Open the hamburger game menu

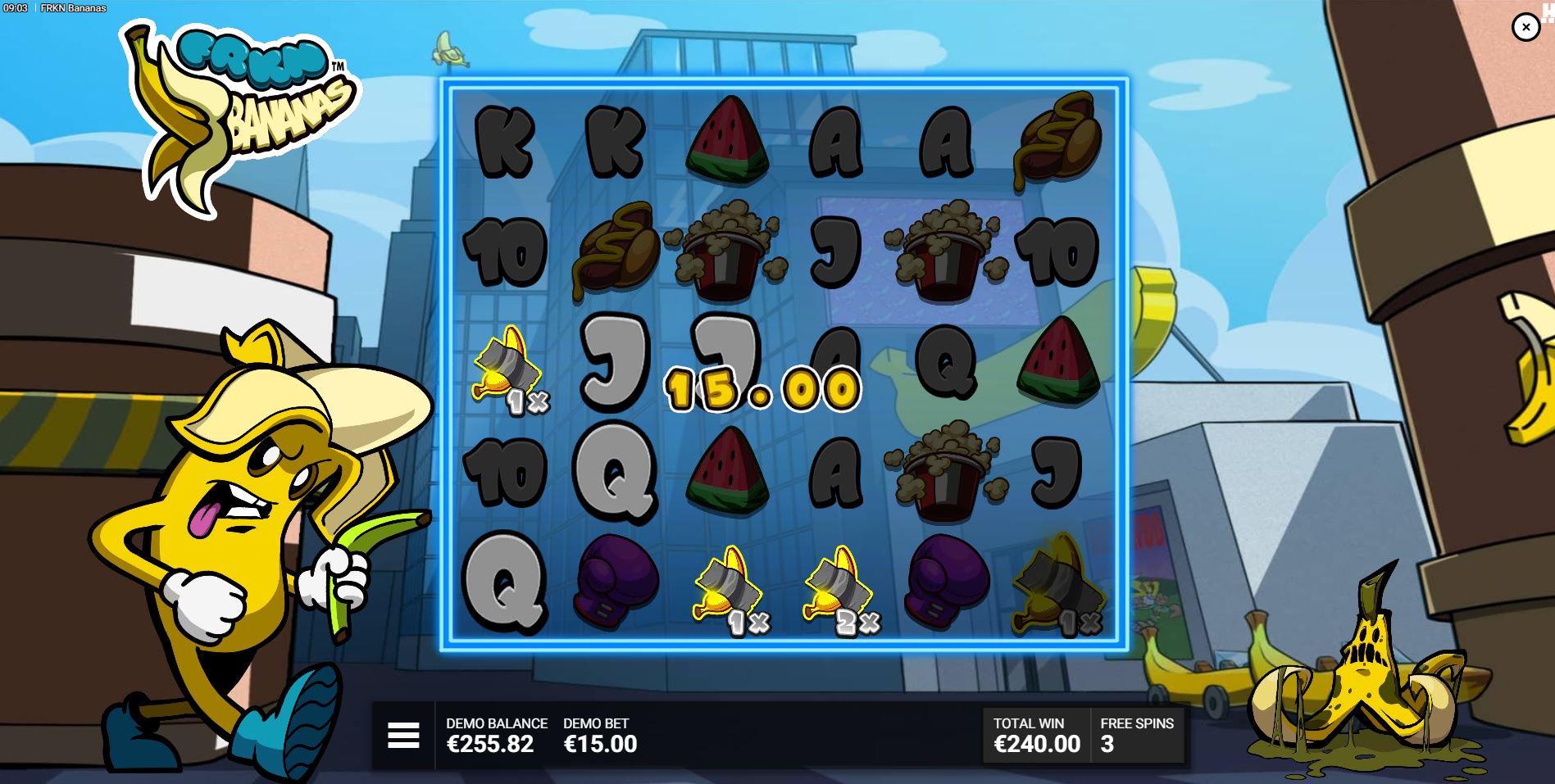point(402,735)
